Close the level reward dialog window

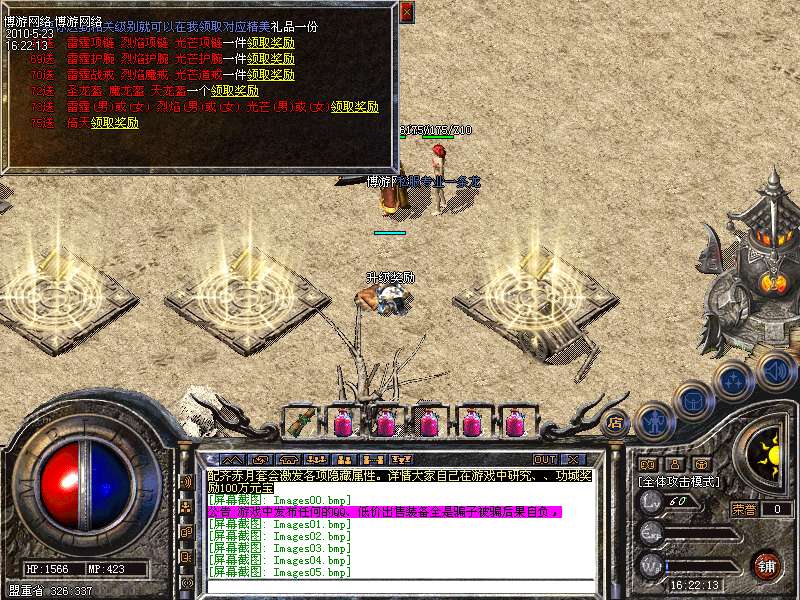406,12
